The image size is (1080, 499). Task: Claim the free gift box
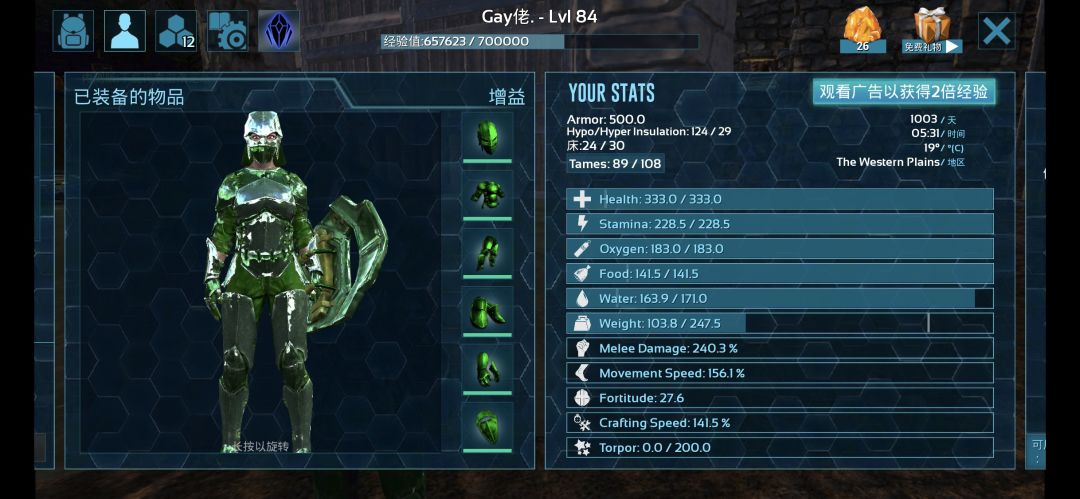[x=931, y=30]
